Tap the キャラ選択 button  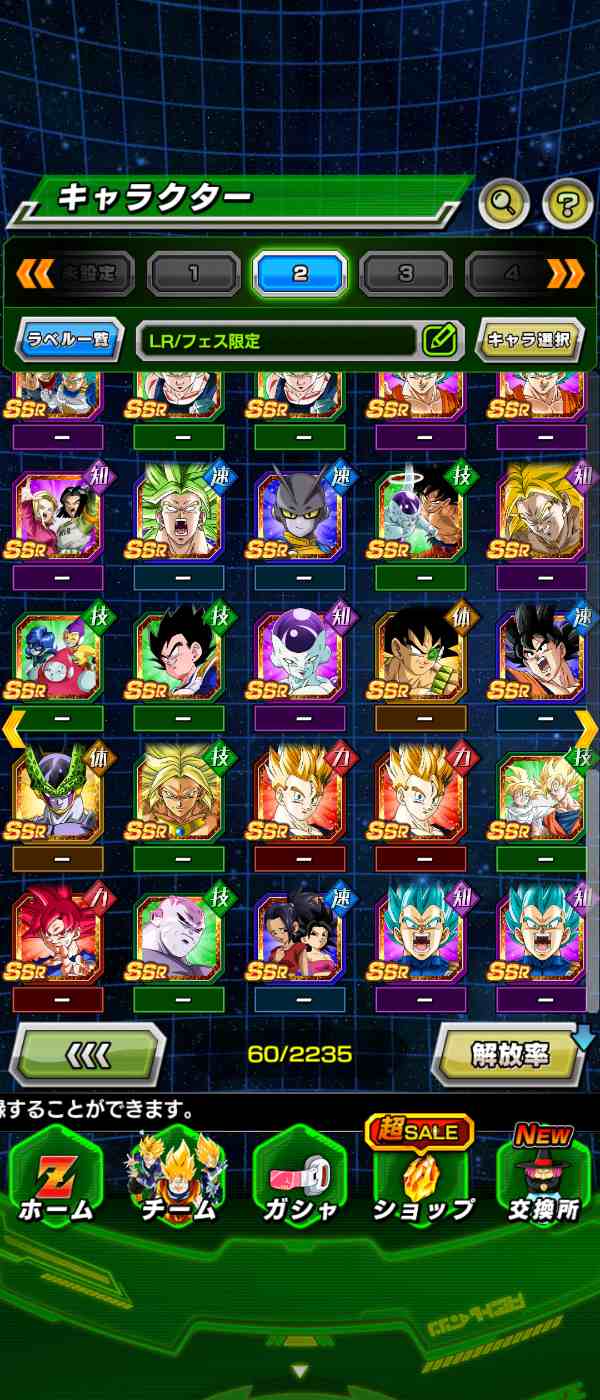pyautogui.click(x=528, y=340)
